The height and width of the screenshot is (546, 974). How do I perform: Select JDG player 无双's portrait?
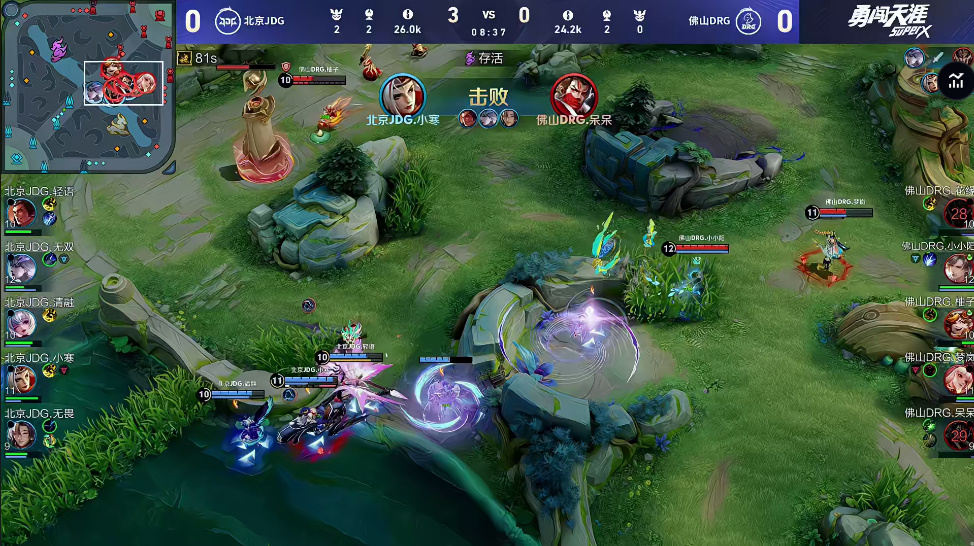pos(20,268)
